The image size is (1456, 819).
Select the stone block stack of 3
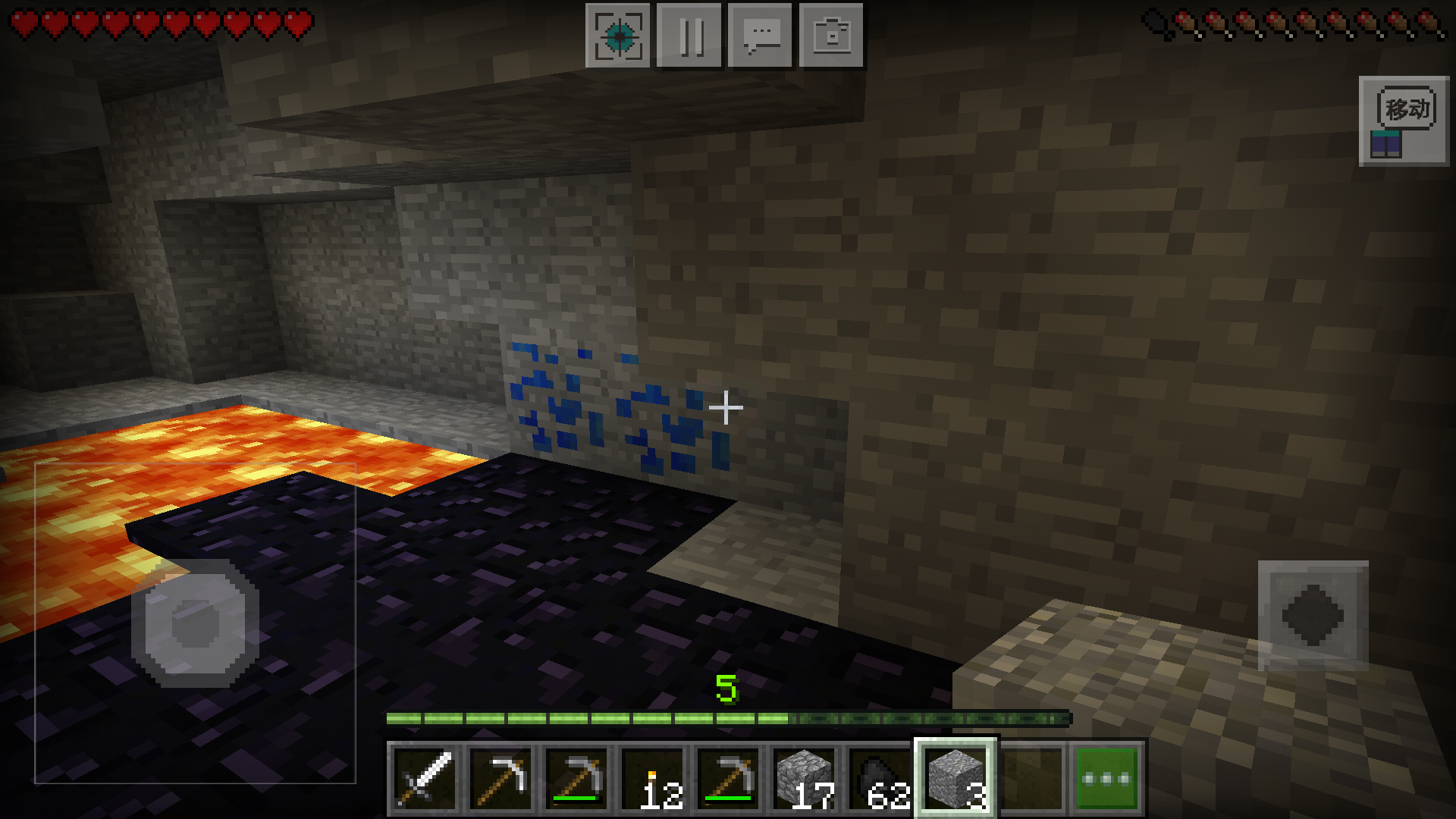coord(956,779)
